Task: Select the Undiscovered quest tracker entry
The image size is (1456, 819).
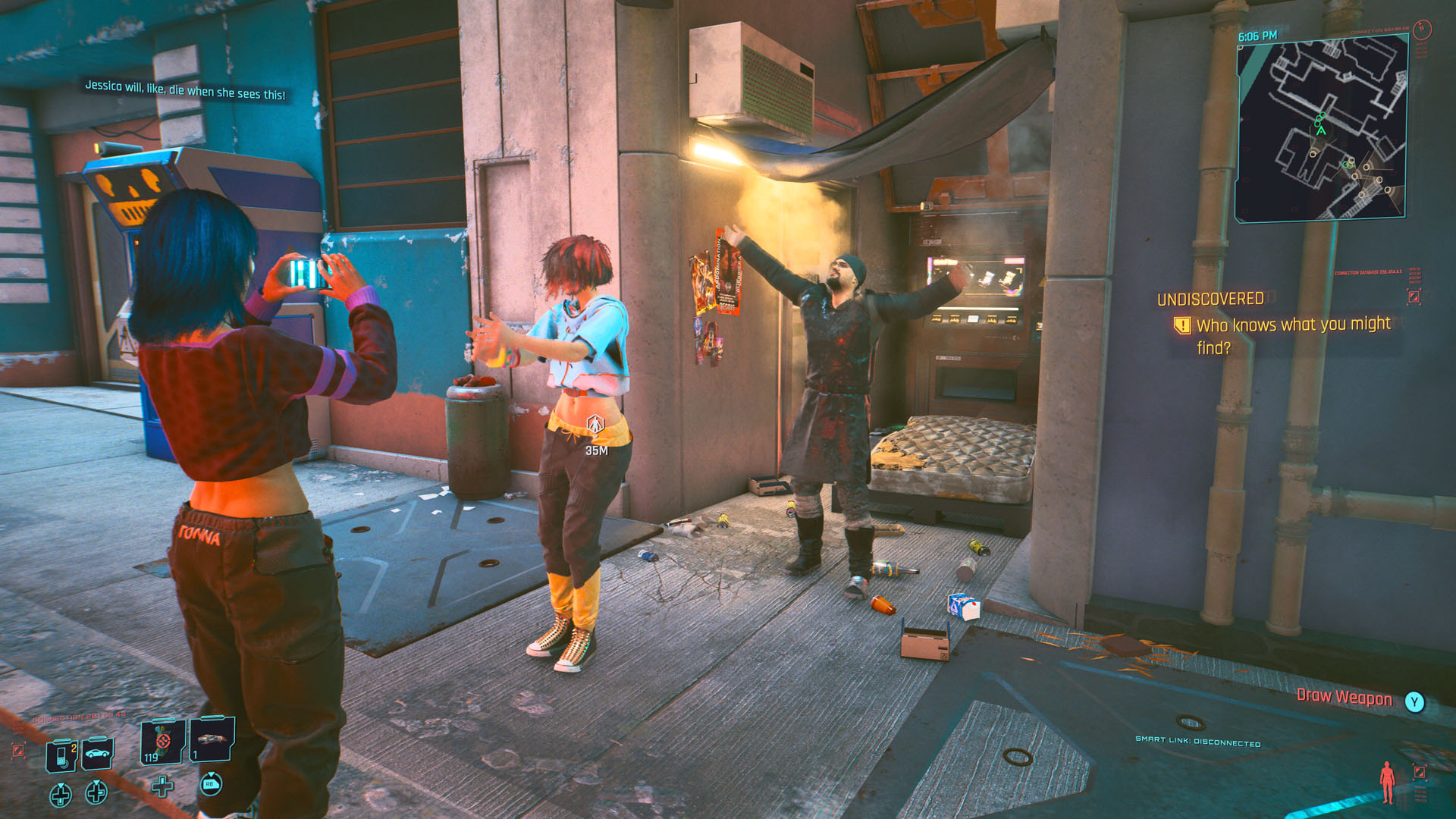Action: click(x=1210, y=300)
